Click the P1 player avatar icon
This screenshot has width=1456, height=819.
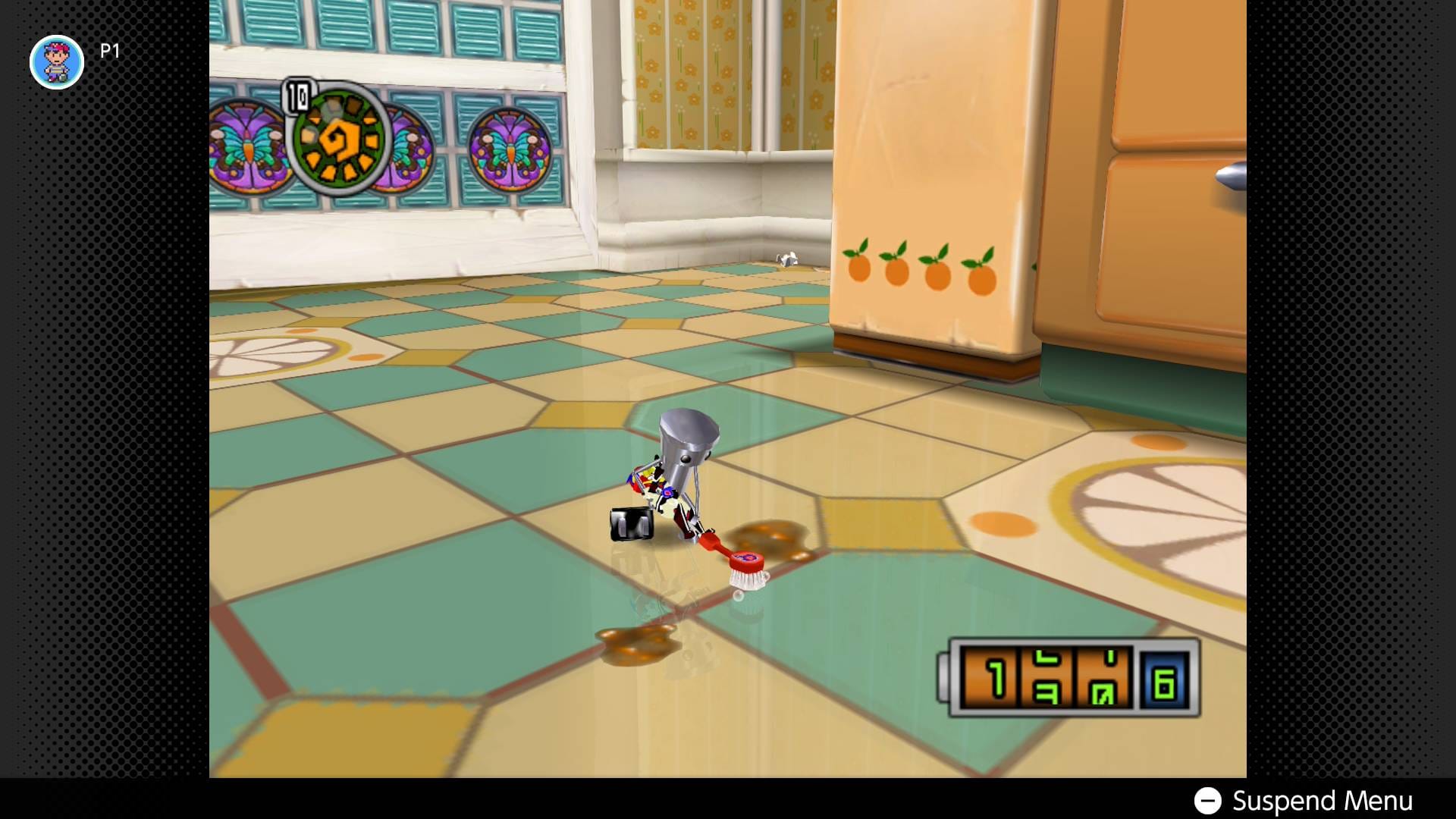56,62
